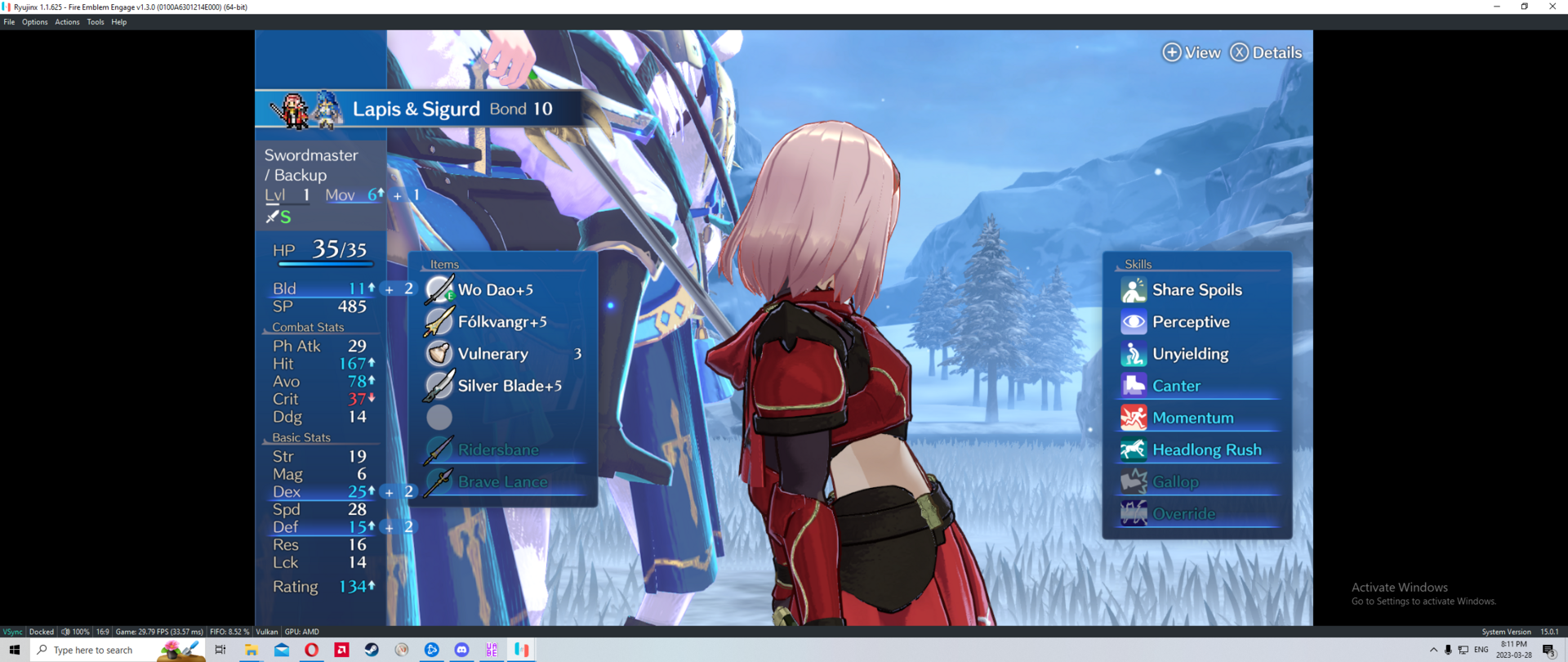Click the Headlong Rush skill icon
The width and height of the screenshot is (1568, 662).
[1132, 449]
